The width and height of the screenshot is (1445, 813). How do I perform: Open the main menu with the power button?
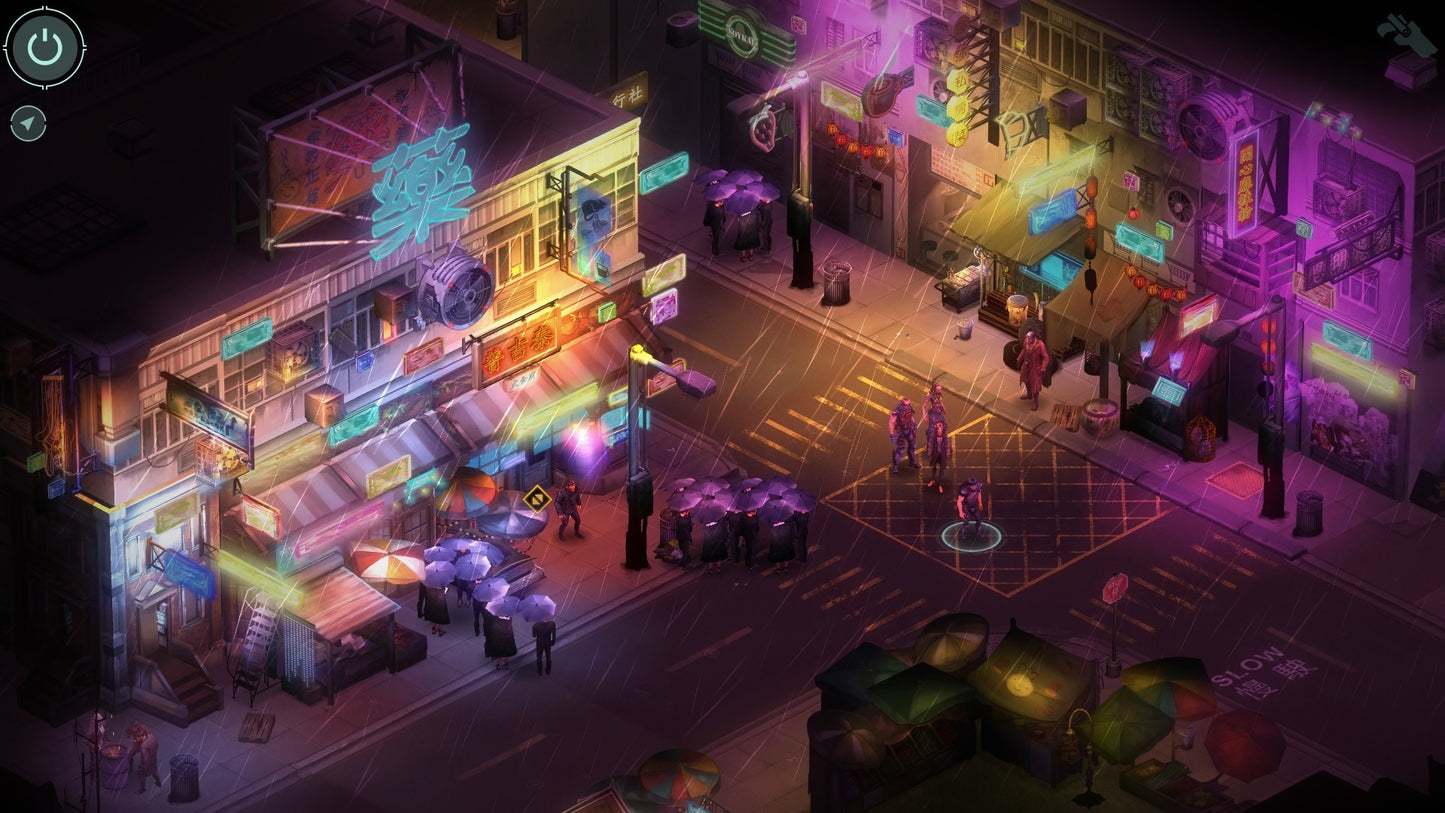click(x=45, y=46)
